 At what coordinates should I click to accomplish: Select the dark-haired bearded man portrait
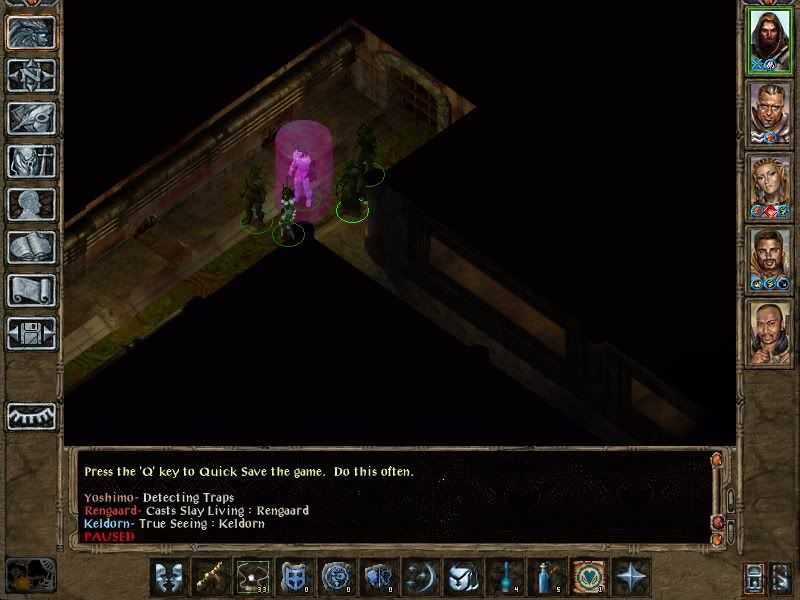[769, 260]
